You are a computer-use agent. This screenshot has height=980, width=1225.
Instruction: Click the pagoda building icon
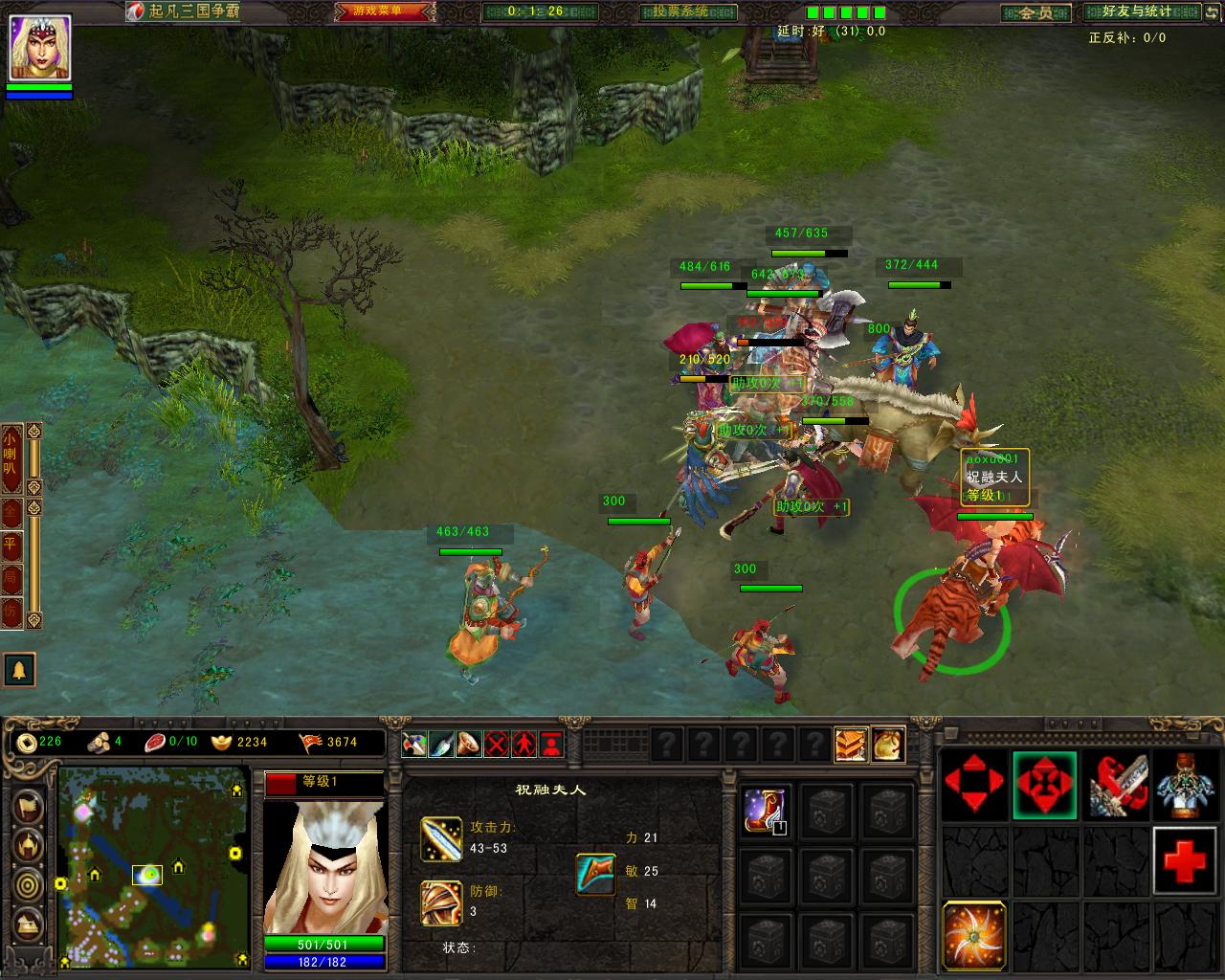pos(850,744)
